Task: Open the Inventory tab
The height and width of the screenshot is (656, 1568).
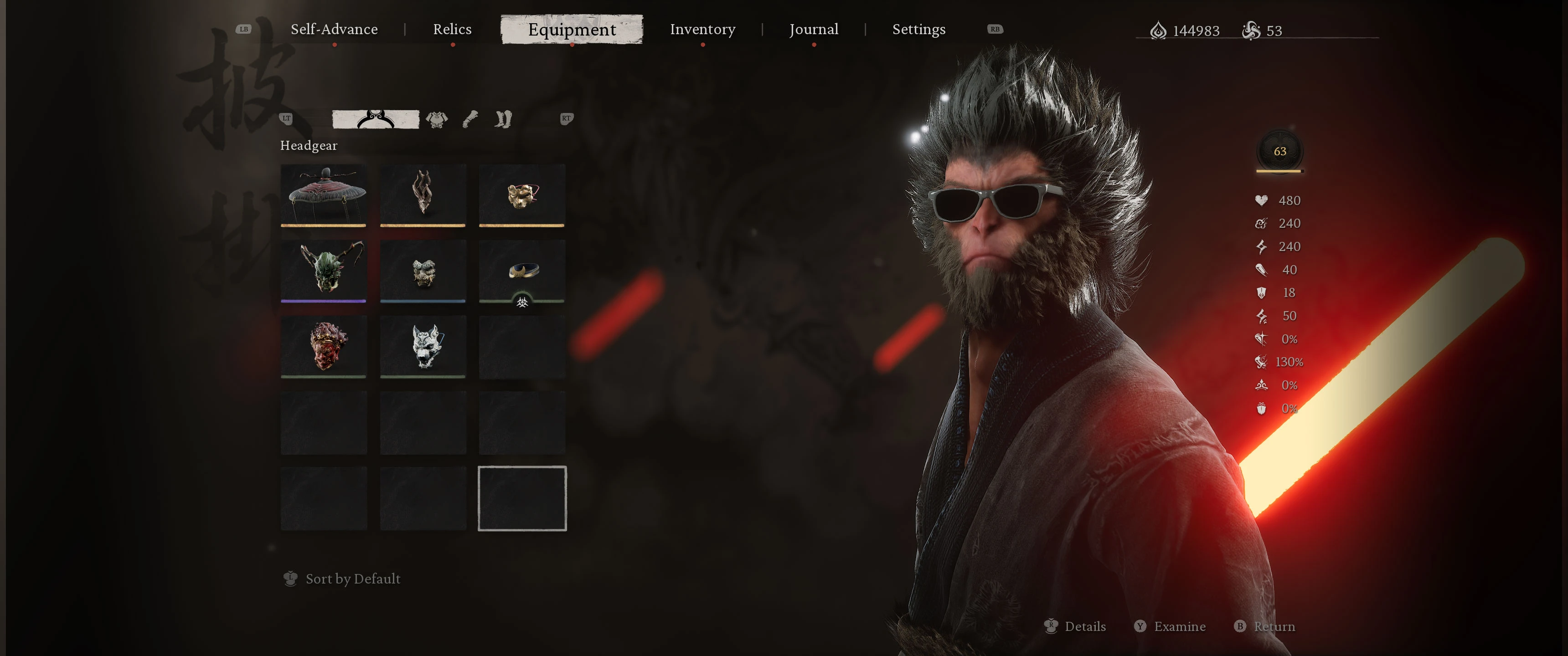Action: (702, 29)
